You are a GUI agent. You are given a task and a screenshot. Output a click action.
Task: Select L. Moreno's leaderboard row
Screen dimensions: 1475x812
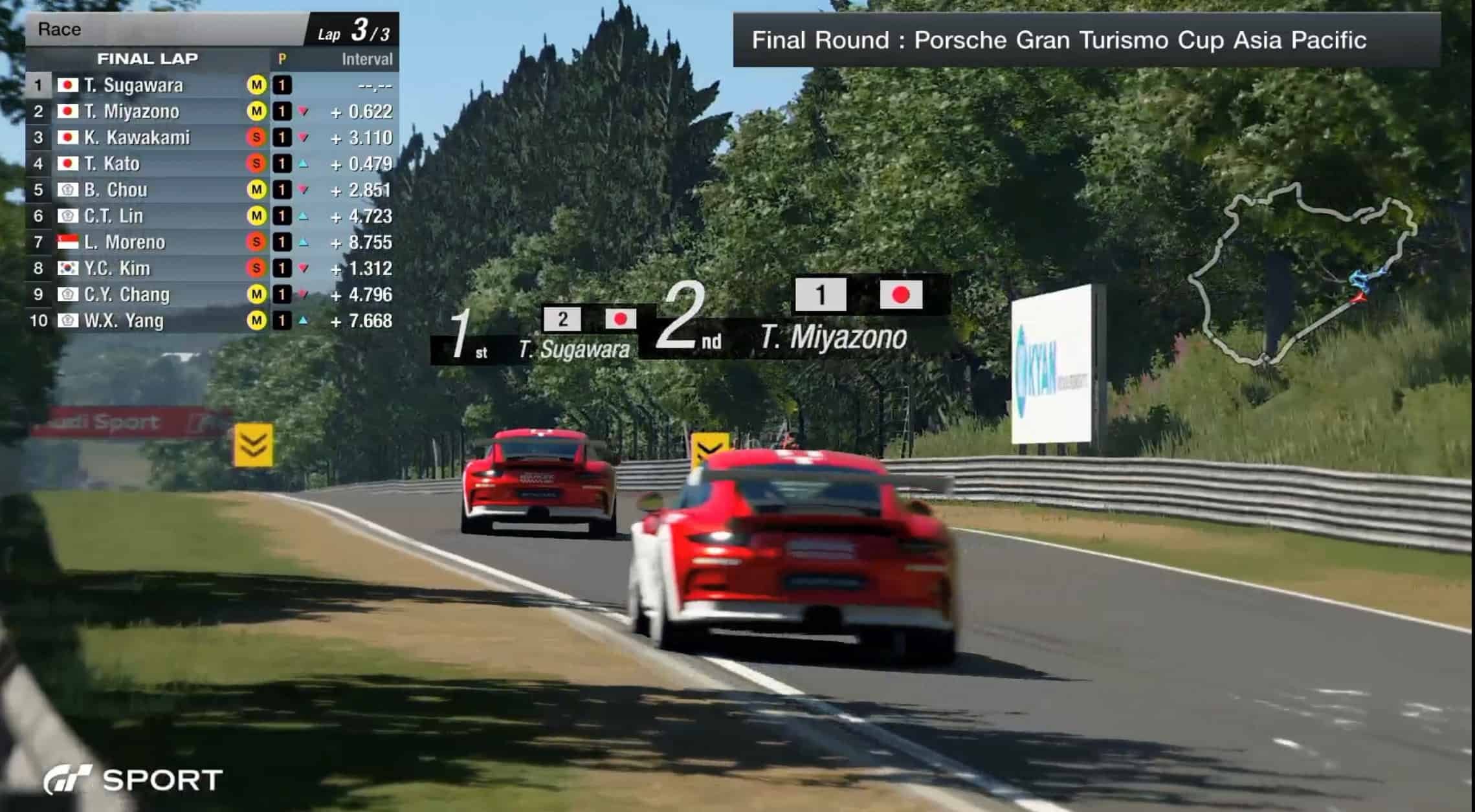click(124, 242)
